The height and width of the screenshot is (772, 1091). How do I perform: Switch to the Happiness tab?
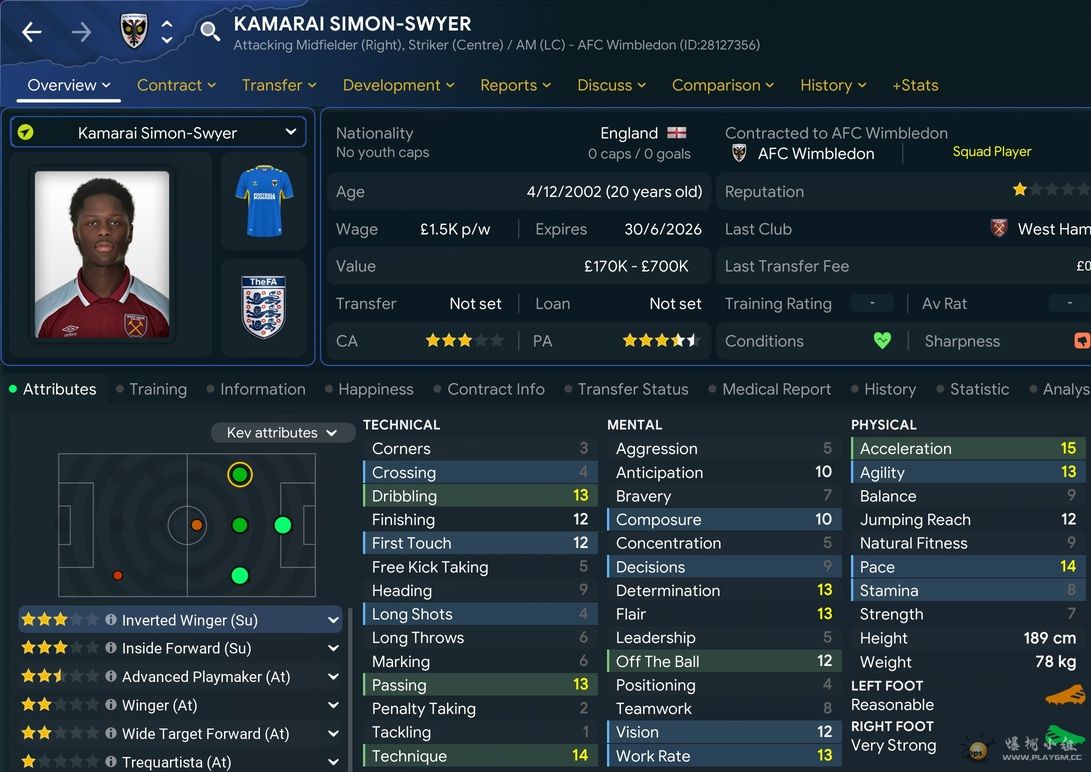[x=375, y=389]
